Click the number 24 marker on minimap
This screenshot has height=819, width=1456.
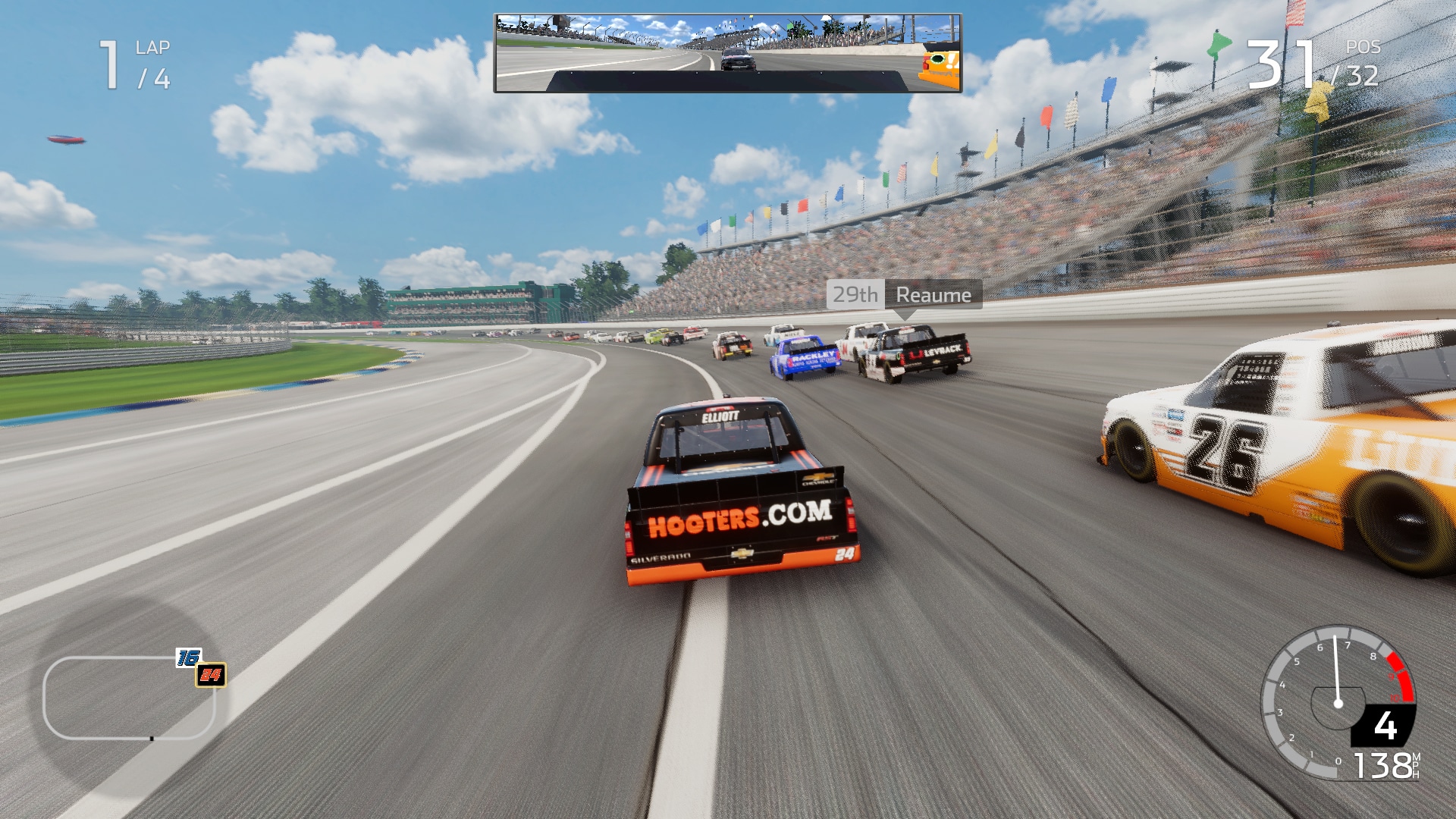pos(211,675)
